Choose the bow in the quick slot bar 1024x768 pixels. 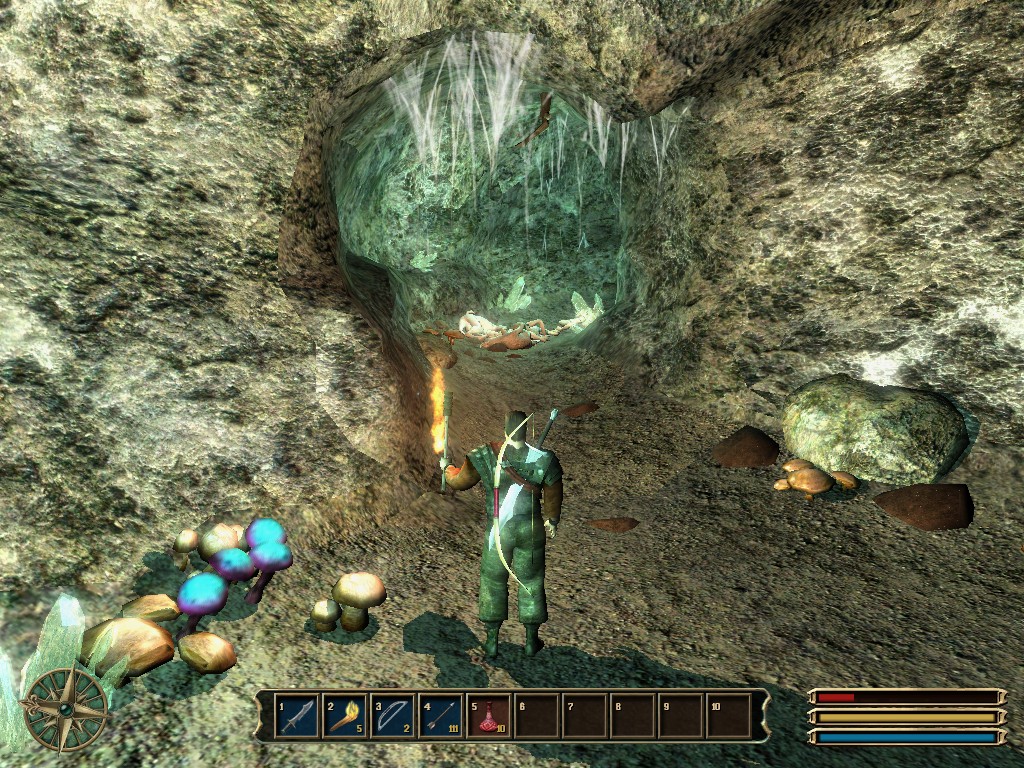393,716
